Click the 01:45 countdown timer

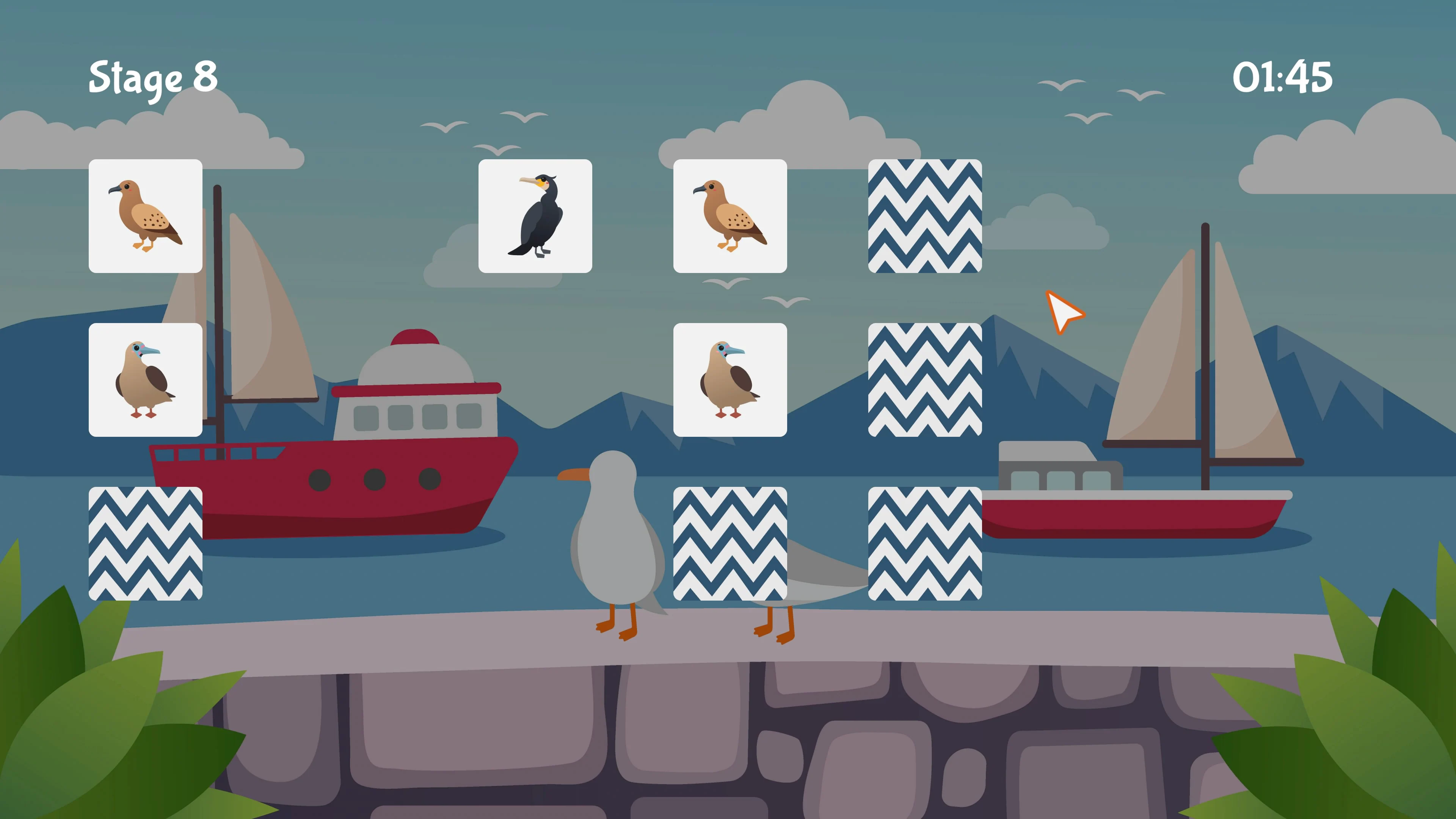[1283, 78]
